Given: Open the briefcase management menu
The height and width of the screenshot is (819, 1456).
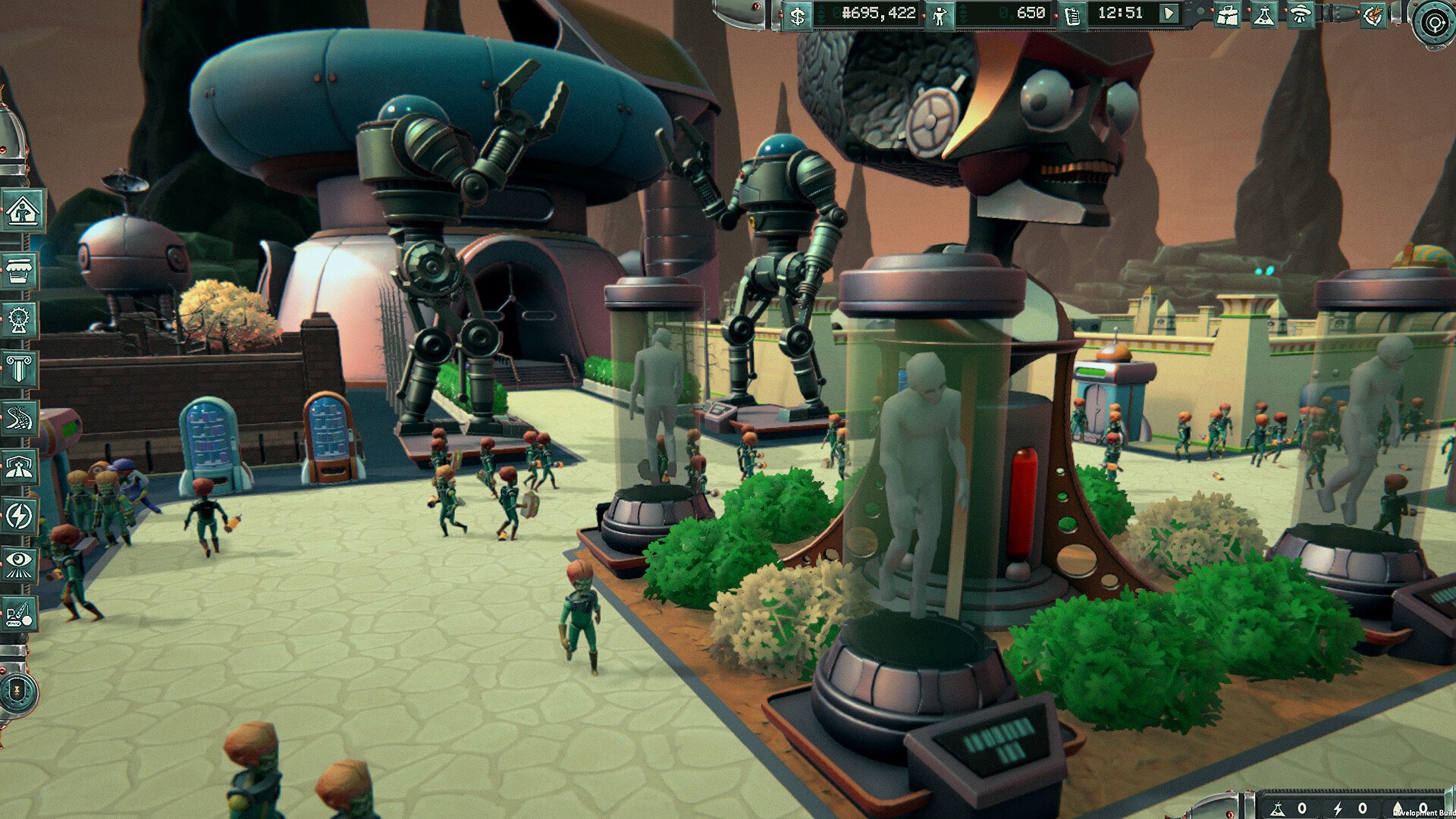Looking at the screenshot, I should pyautogui.click(x=1226, y=15).
